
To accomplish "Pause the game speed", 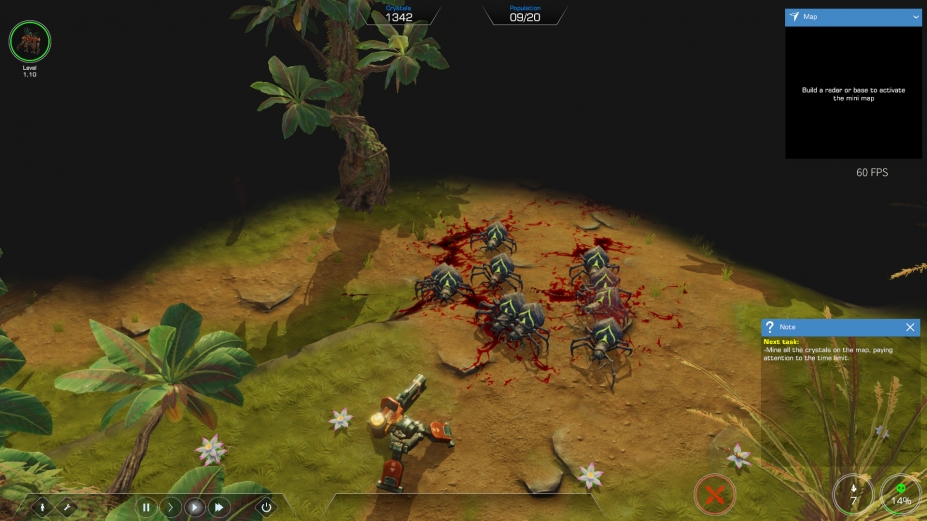I will click(x=146, y=507).
